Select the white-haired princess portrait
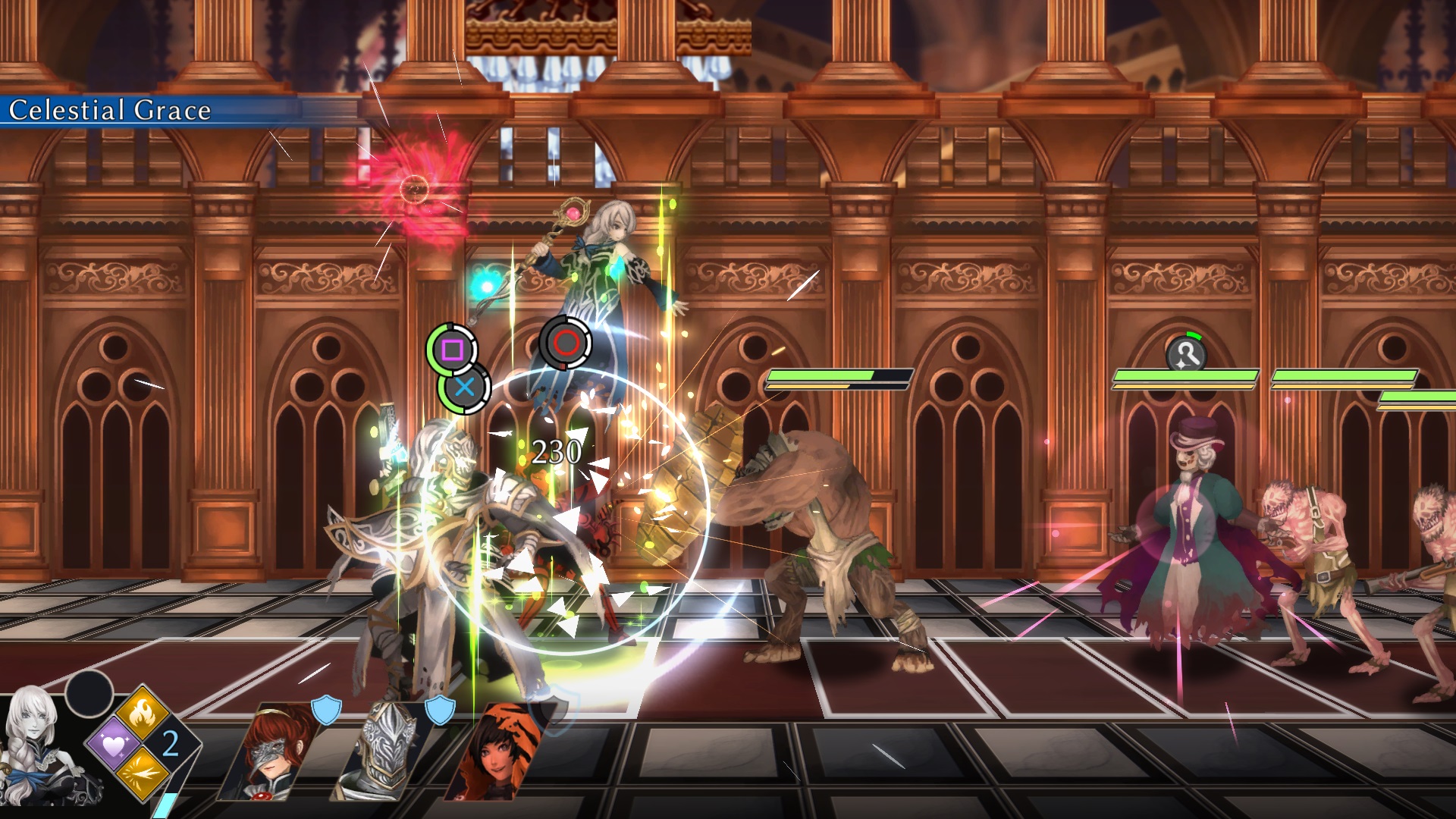 (x=42, y=747)
